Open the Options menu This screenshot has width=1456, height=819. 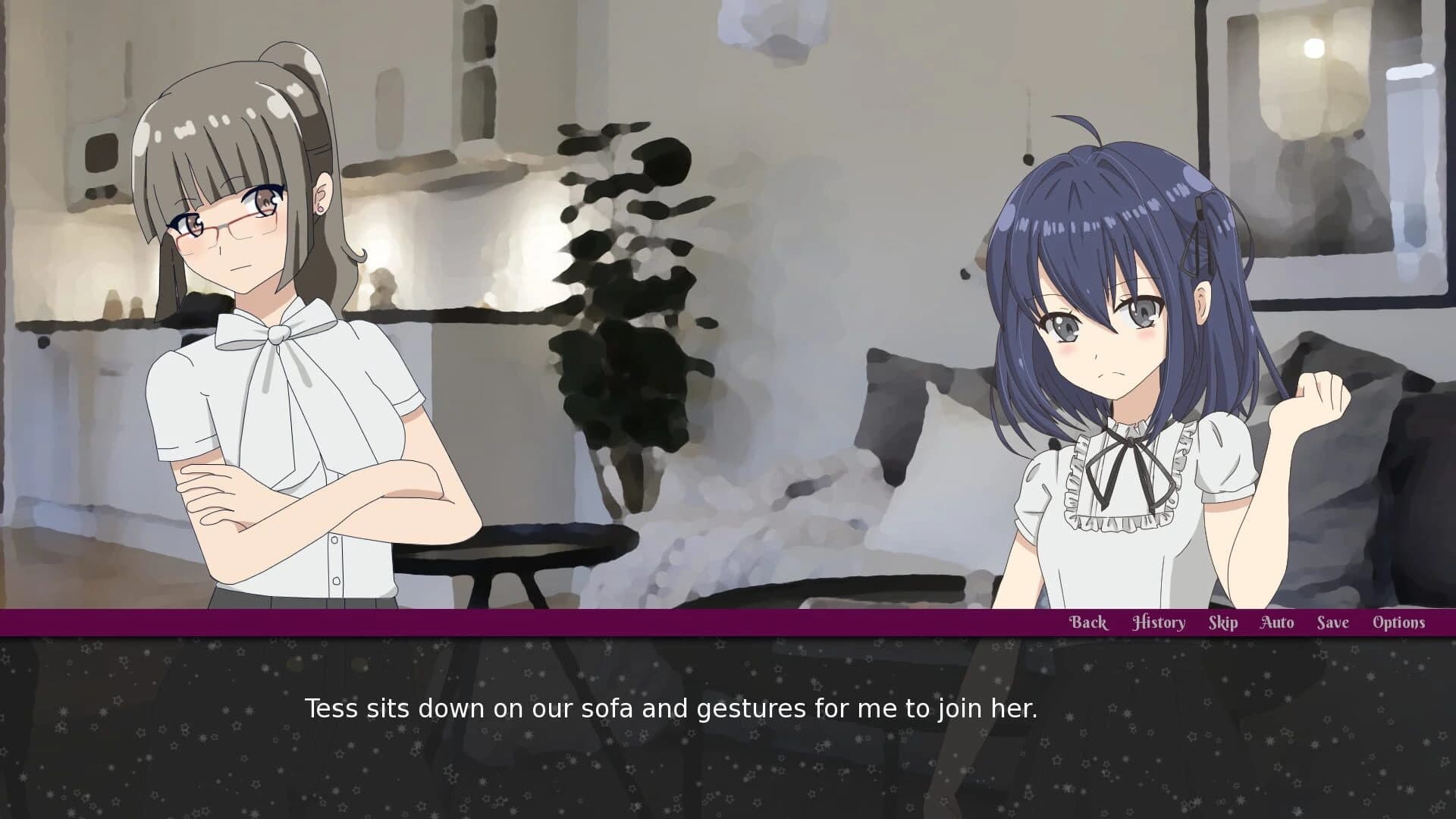point(1398,622)
